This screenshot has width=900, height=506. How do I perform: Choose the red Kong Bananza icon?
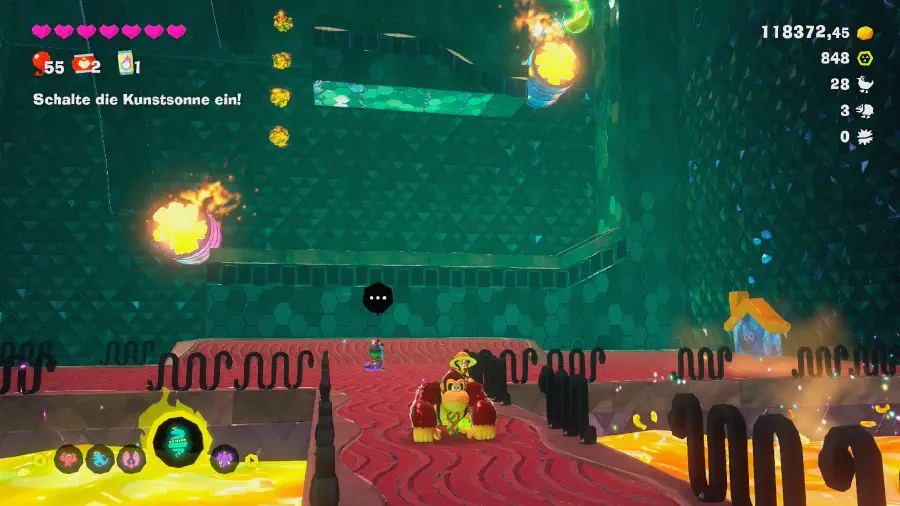69,458
